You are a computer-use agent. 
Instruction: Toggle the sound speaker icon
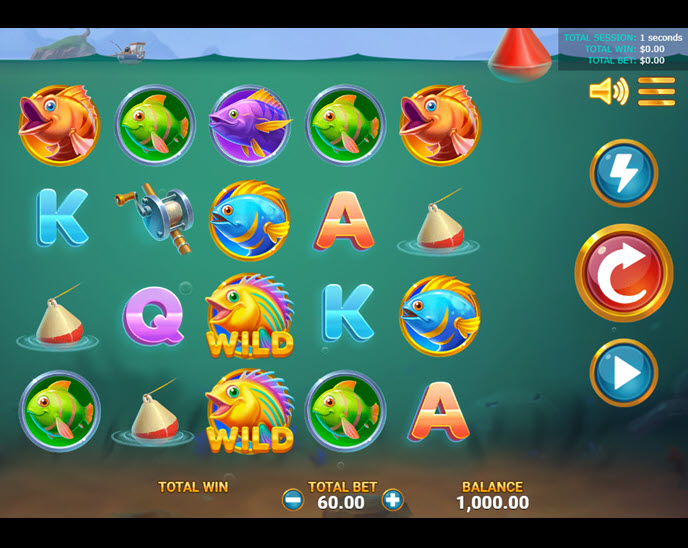607,92
